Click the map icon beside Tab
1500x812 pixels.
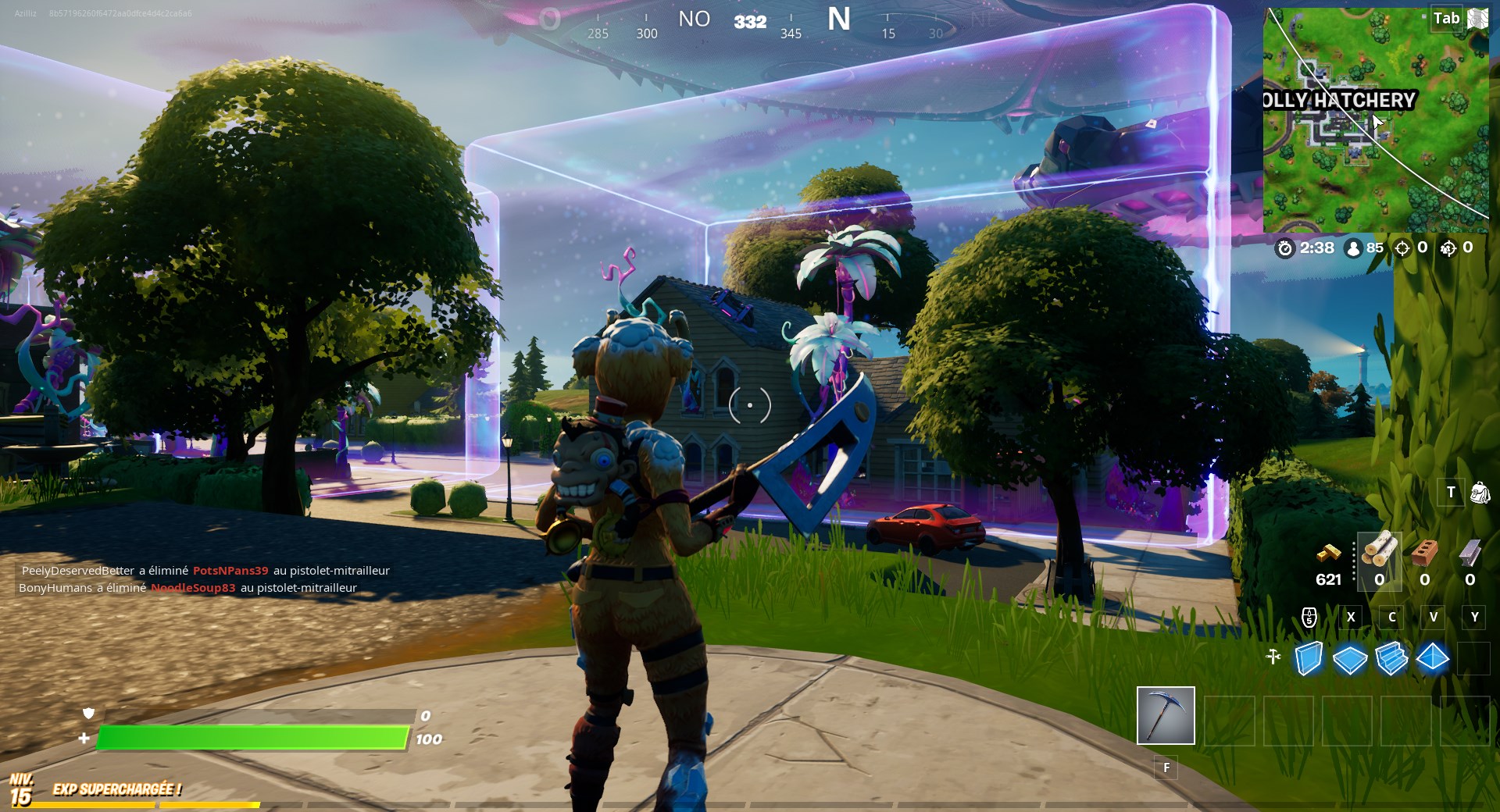(x=1477, y=17)
